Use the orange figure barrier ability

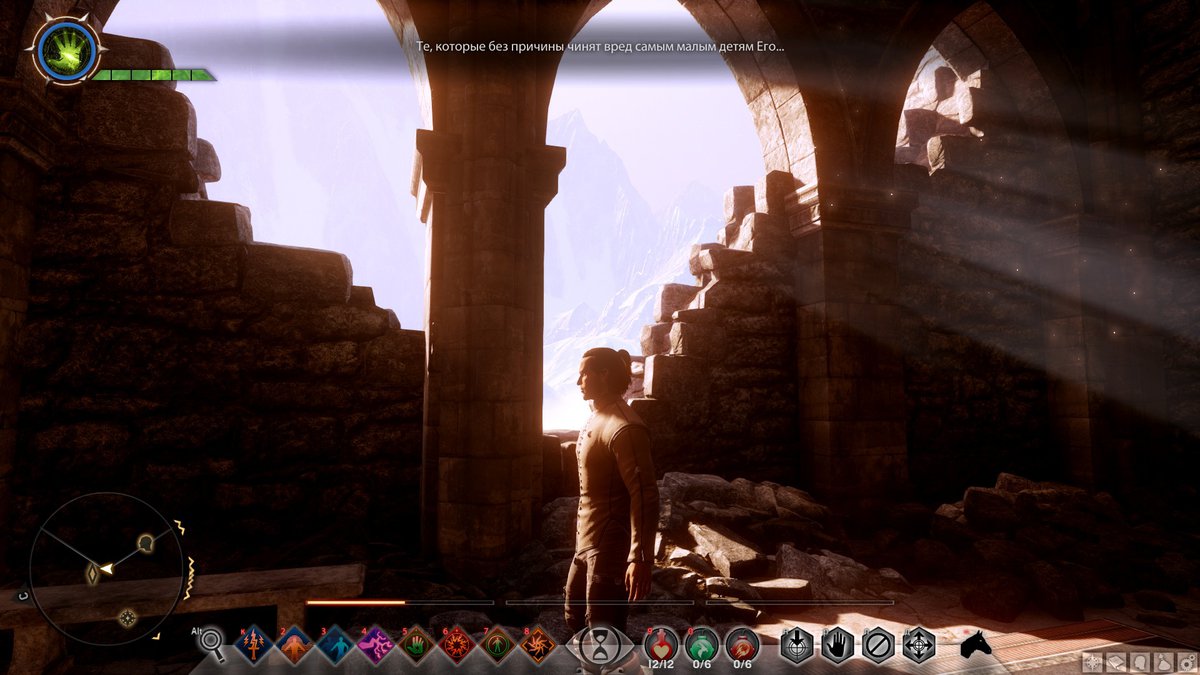(295, 646)
